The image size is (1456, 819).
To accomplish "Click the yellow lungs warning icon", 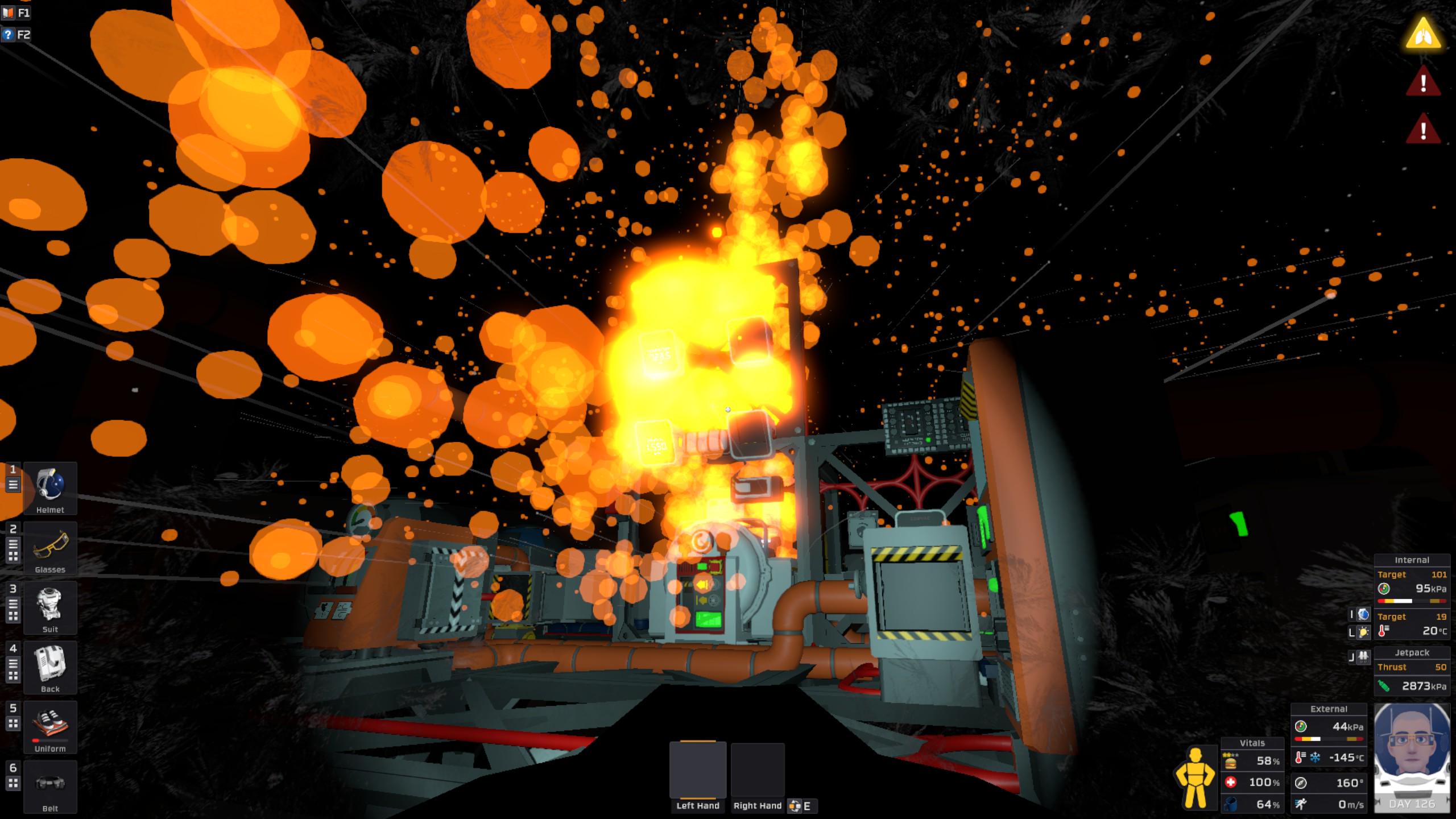I will (x=1423, y=34).
